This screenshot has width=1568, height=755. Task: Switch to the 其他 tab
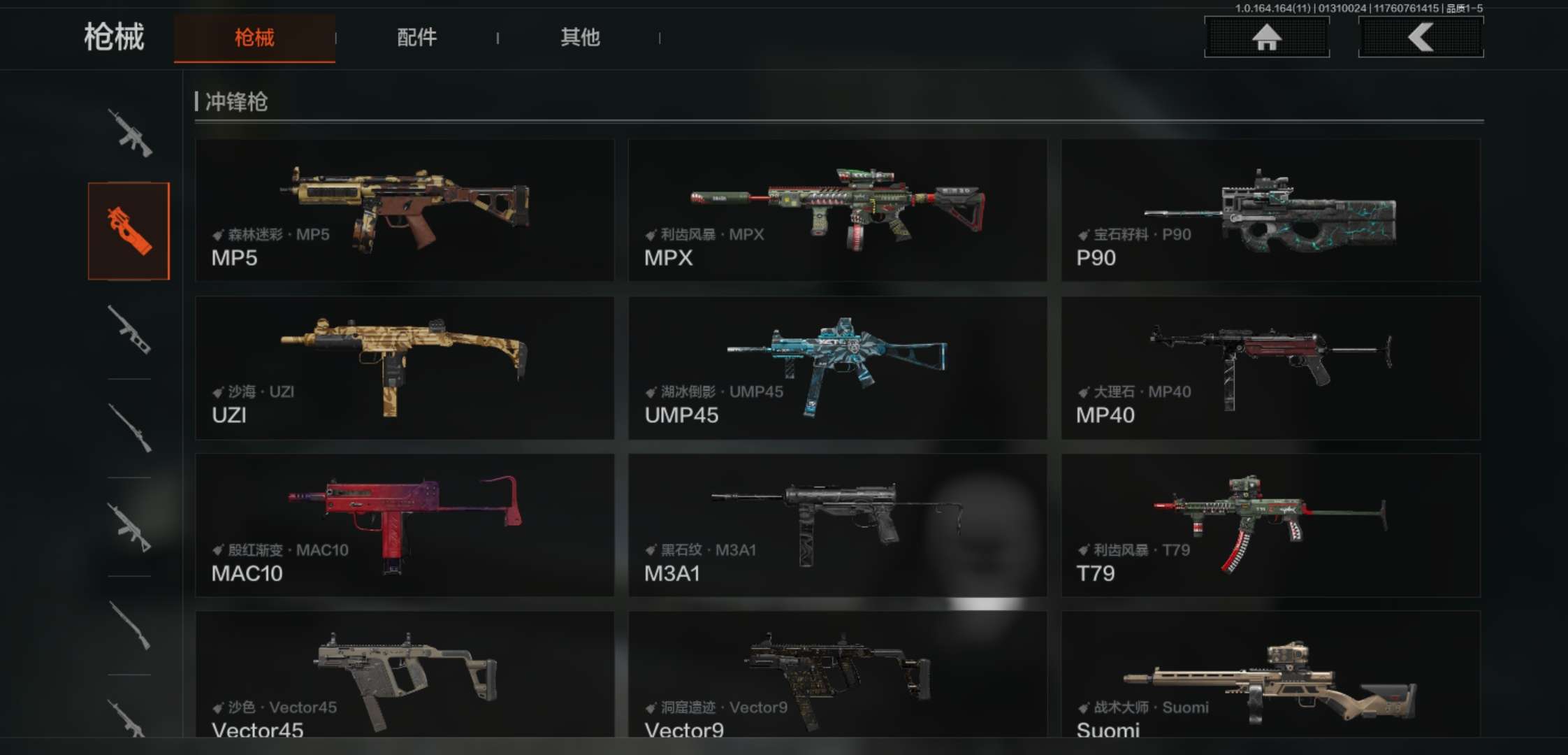coord(580,38)
